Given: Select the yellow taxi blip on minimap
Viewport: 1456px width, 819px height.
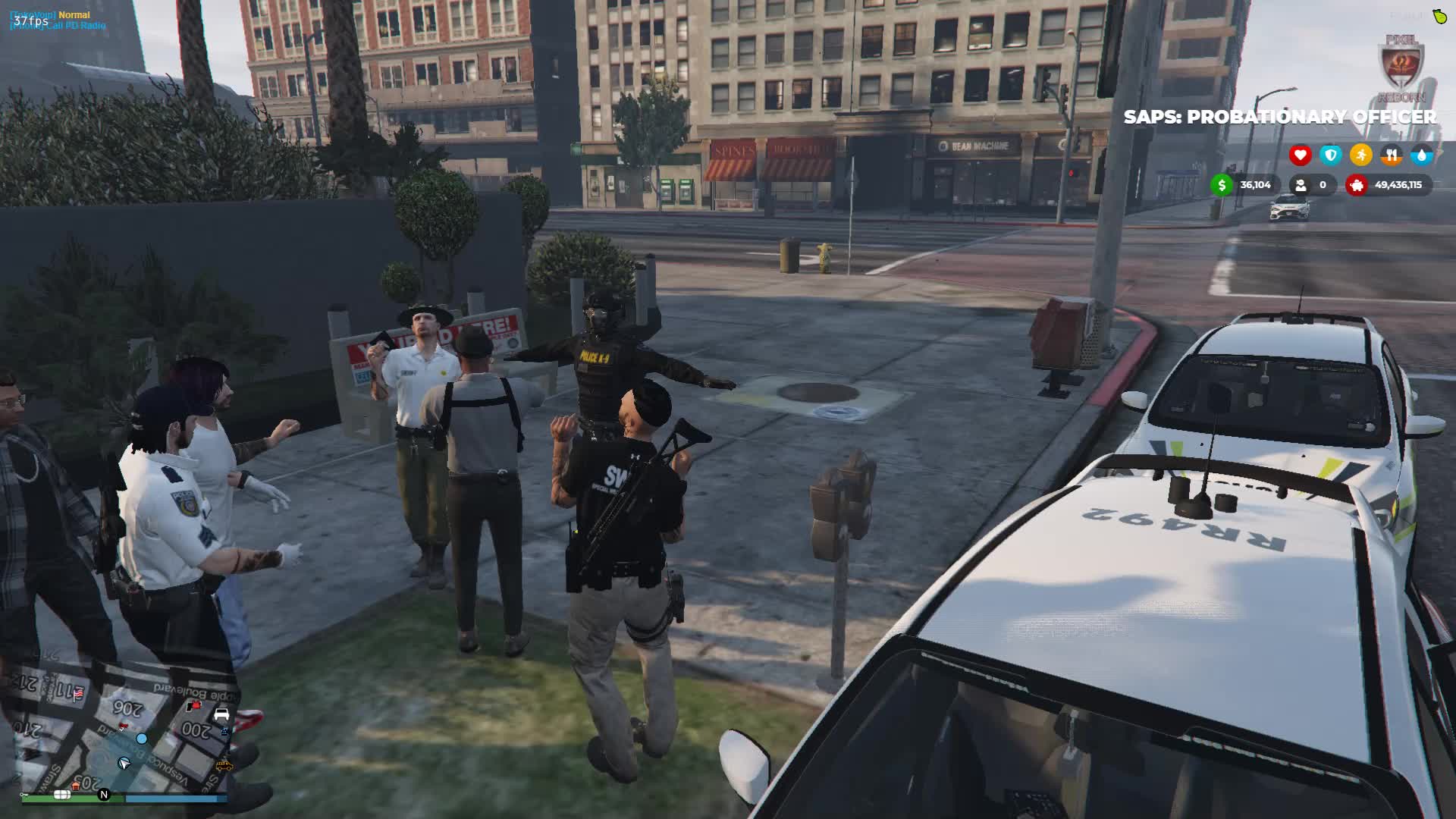Looking at the screenshot, I should pos(224,766).
